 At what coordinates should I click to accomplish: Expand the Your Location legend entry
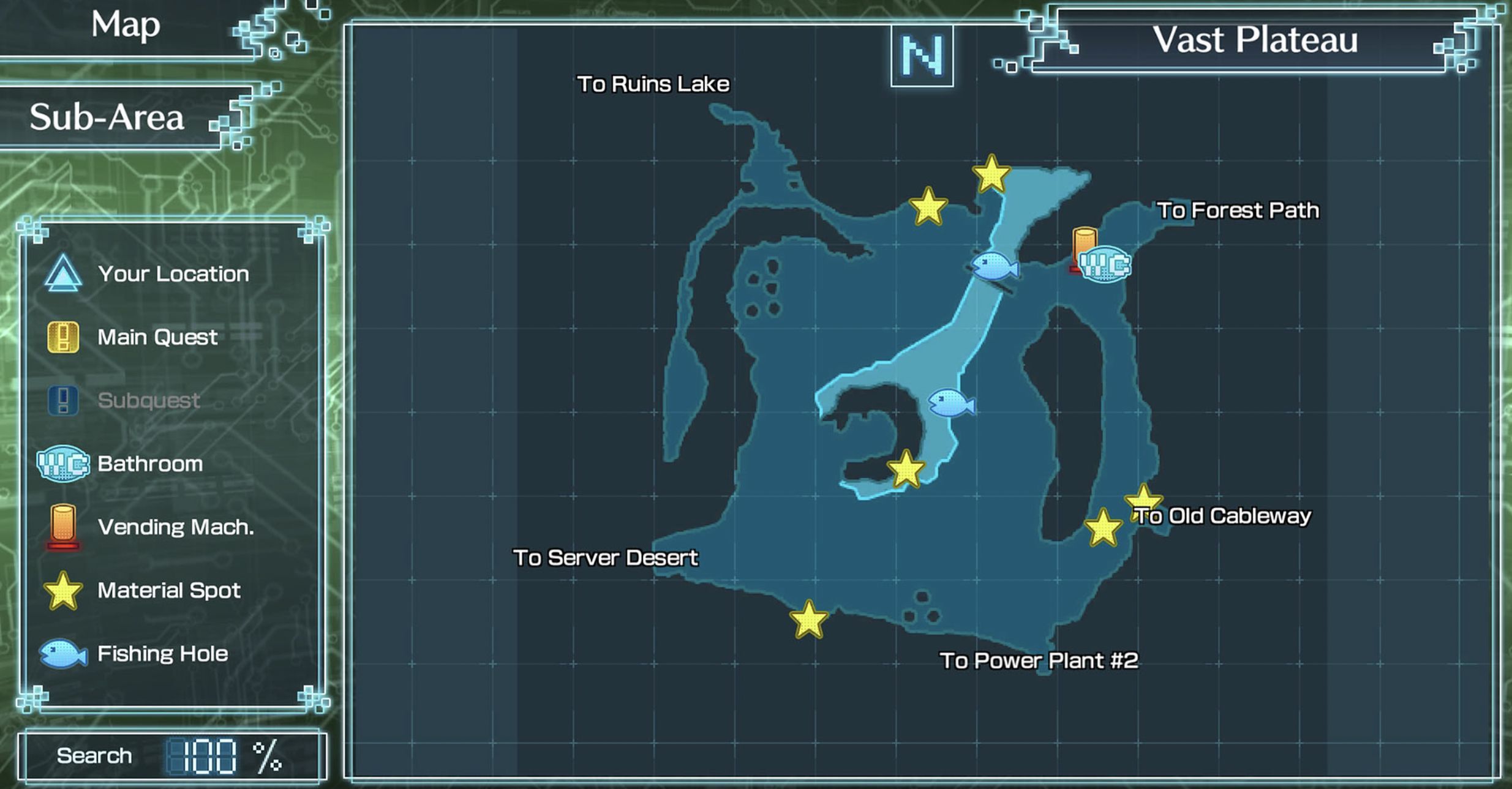point(173,274)
